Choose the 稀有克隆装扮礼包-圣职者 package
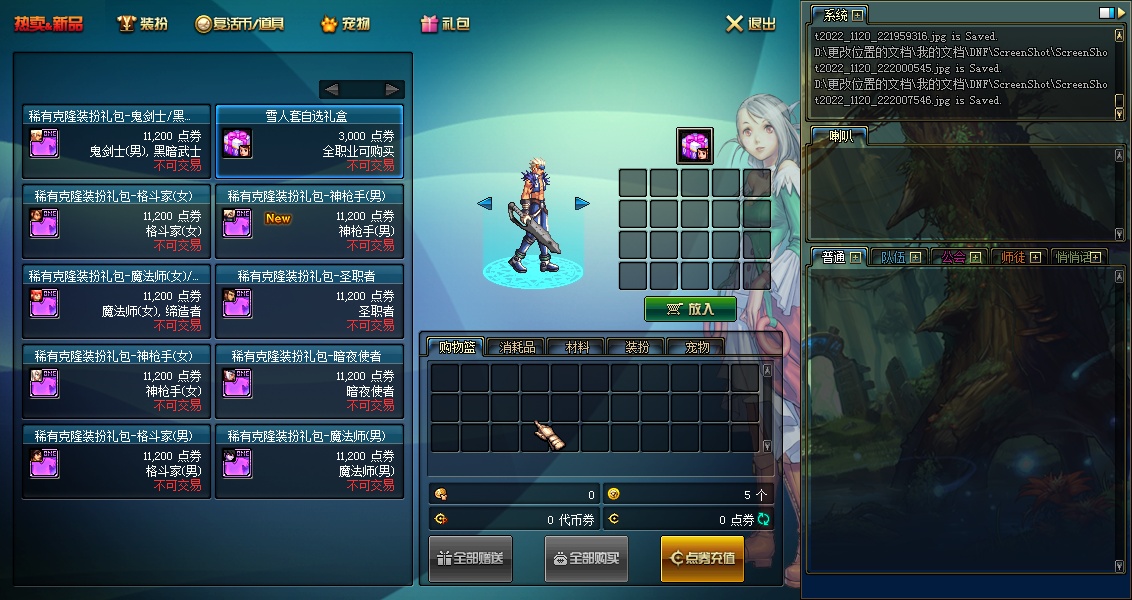 (x=309, y=301)
